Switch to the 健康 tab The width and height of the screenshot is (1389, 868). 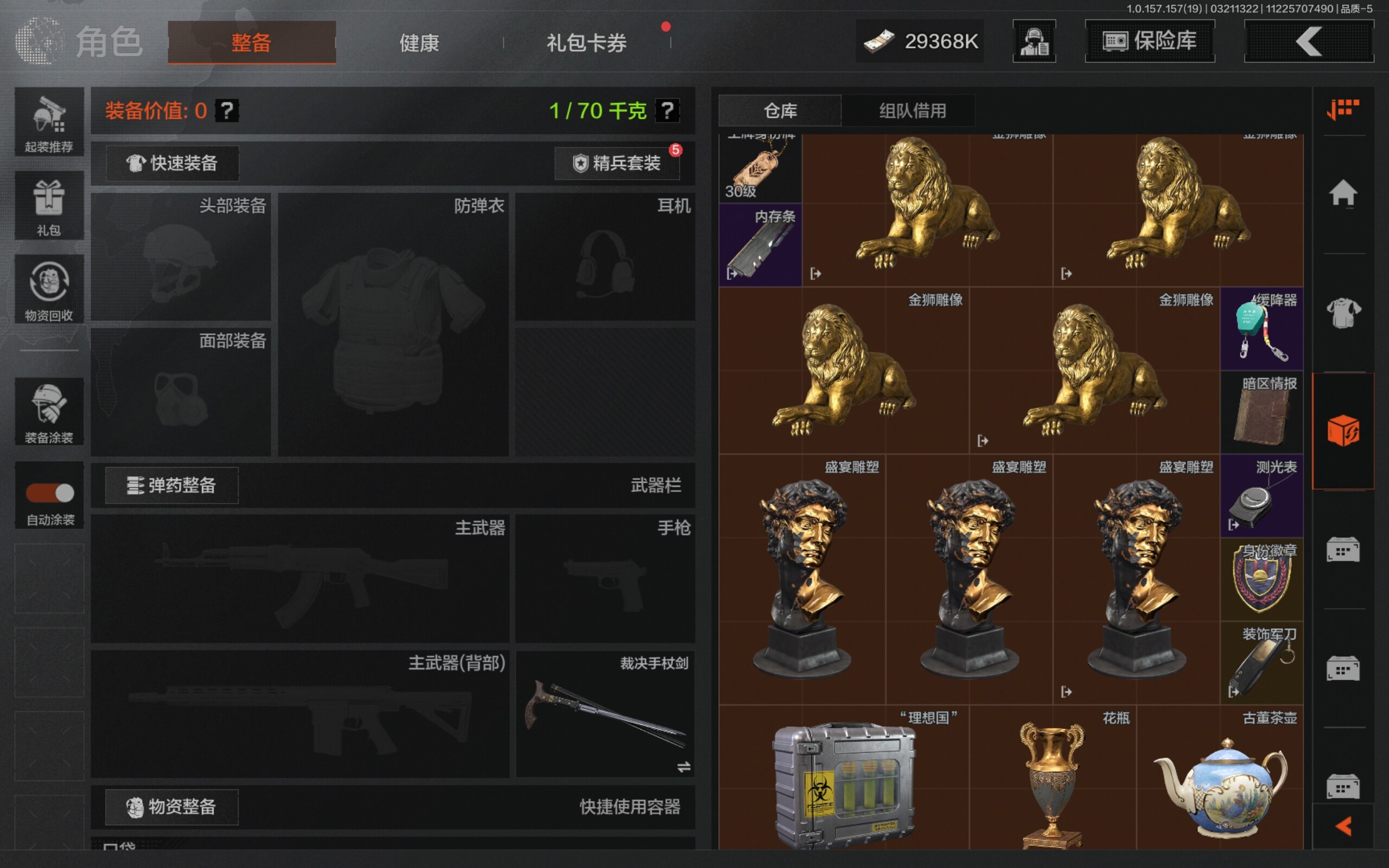[419, 42]
